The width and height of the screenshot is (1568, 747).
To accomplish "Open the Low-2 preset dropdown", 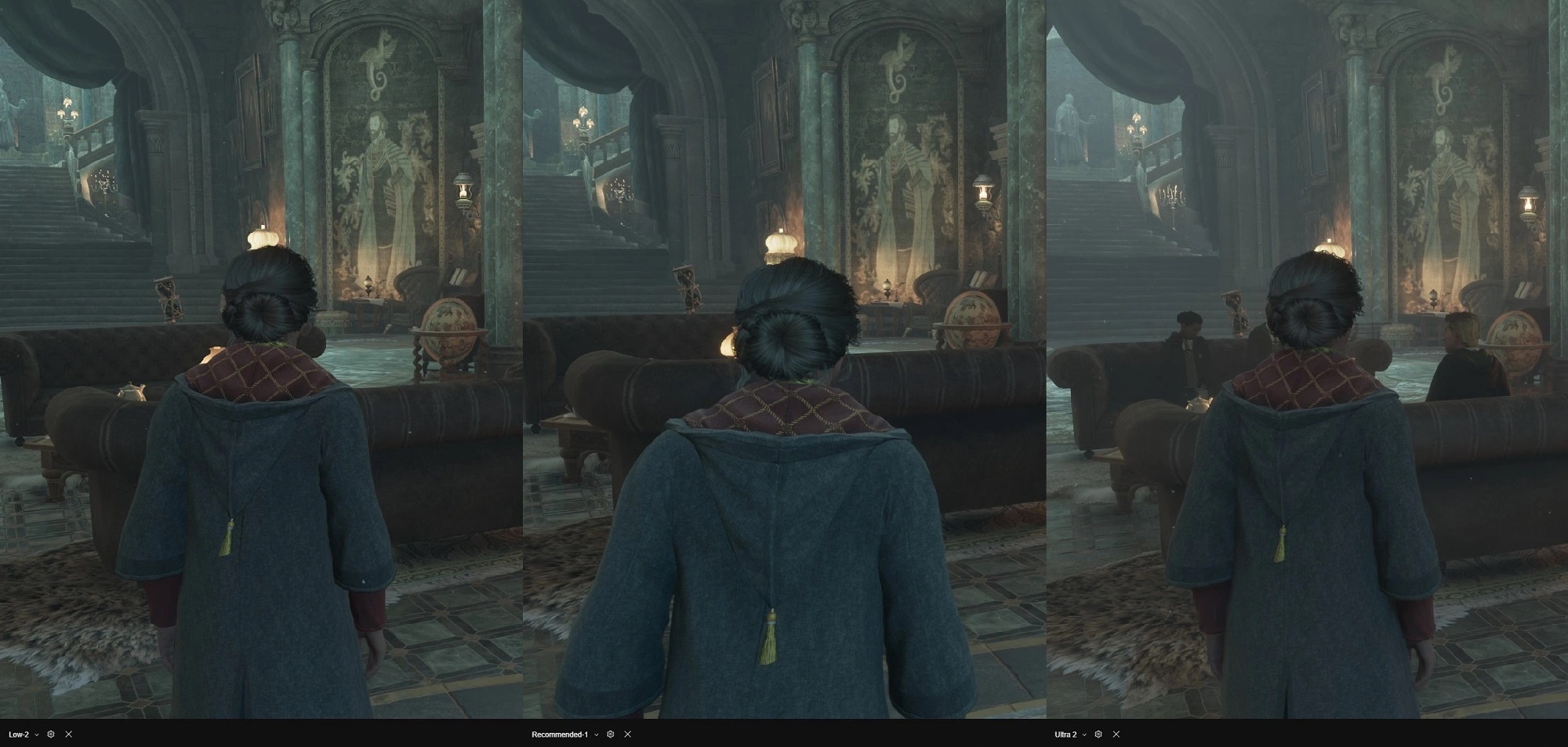I will (37, 734).
